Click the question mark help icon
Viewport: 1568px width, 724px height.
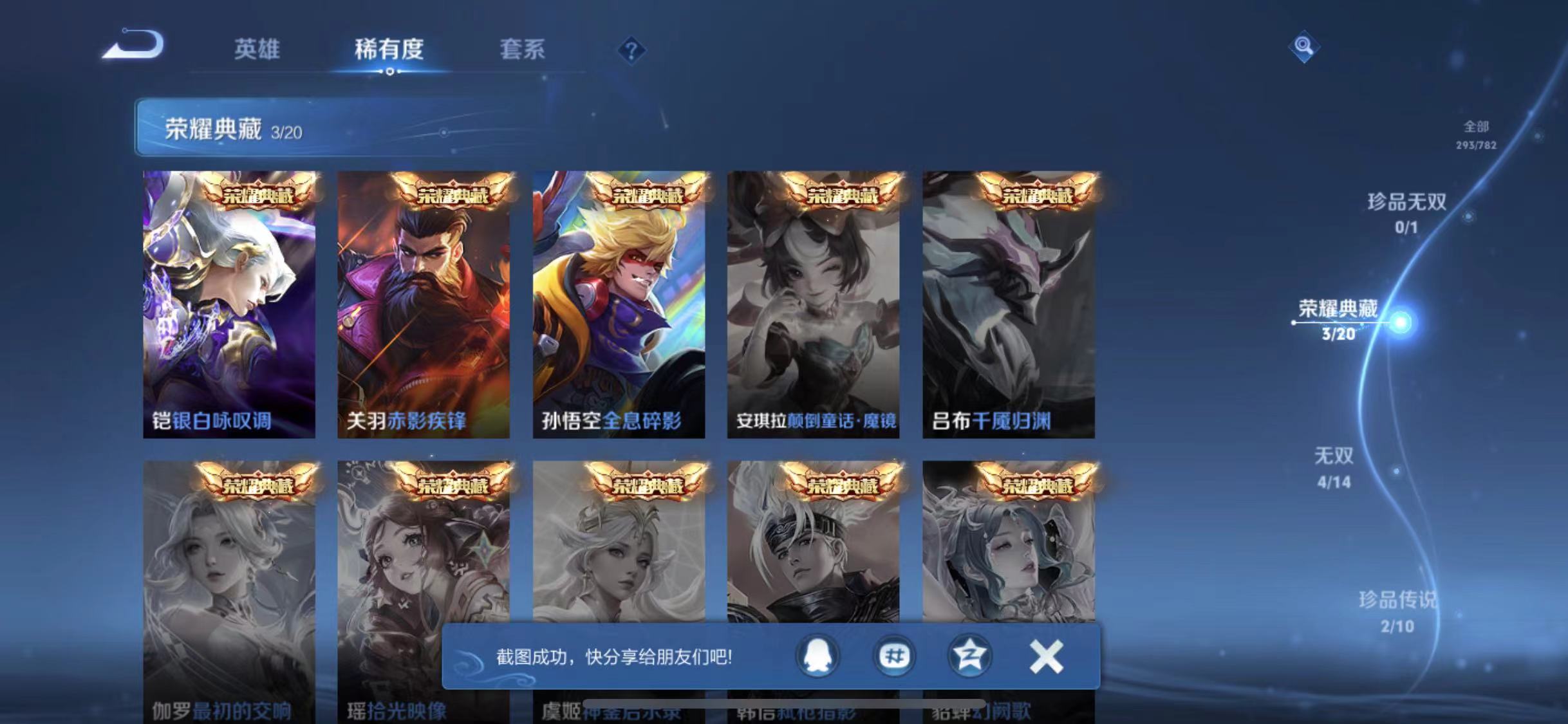(633, 51)
